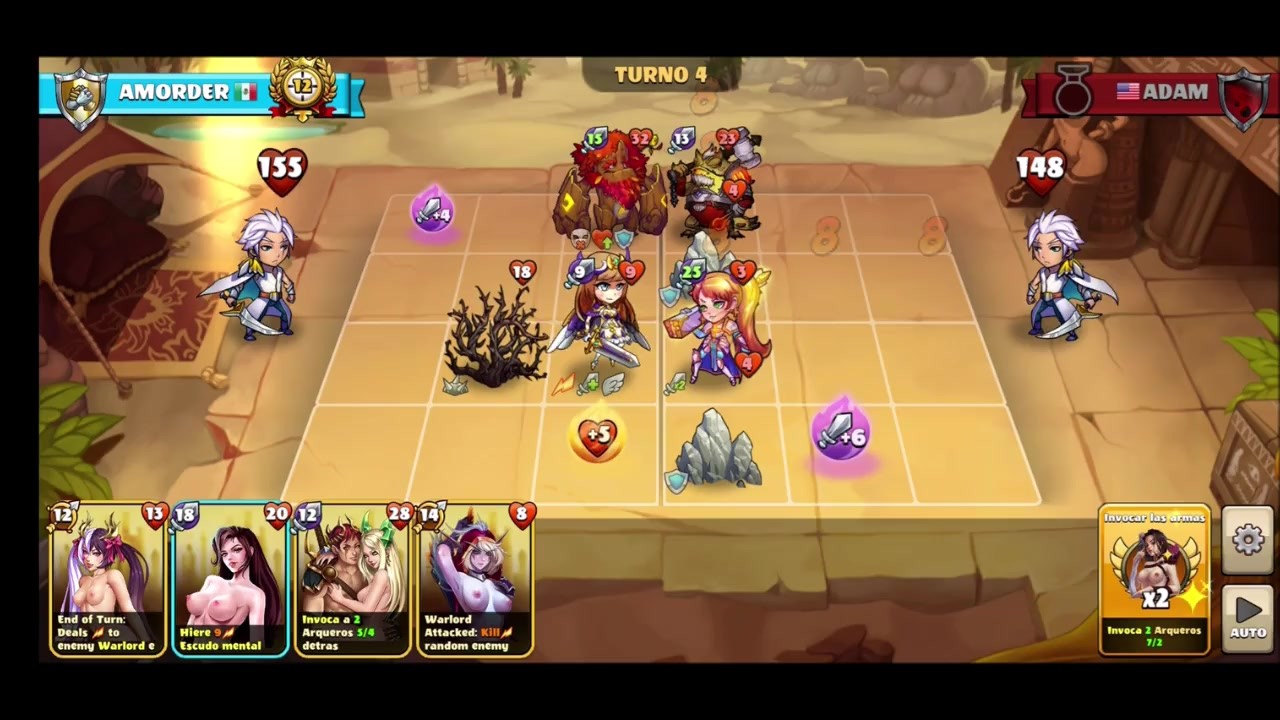1280x720 pixels.
Task: Pick the Invoca a 2 Arqueros card
Action: click(x=352, y=582)
